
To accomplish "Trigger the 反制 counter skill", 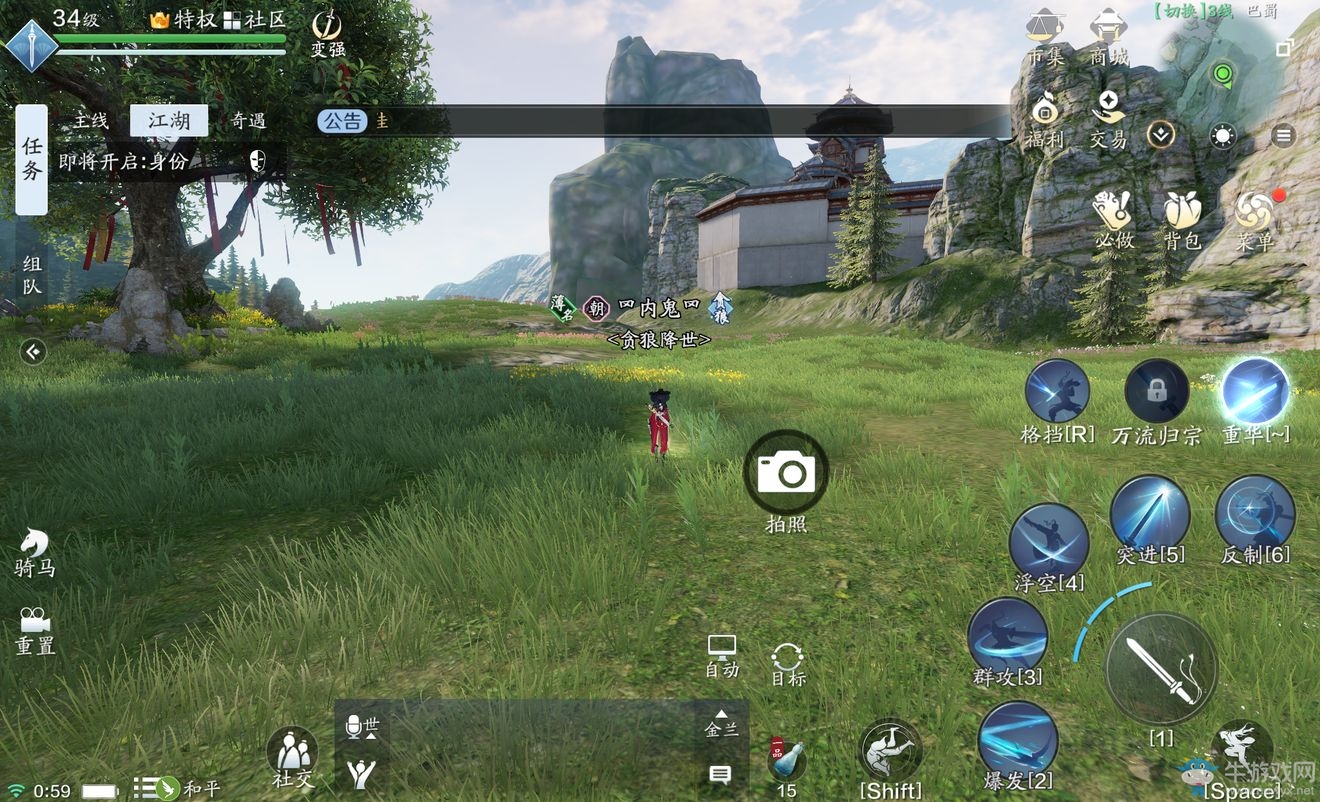I will point(1255,513).
